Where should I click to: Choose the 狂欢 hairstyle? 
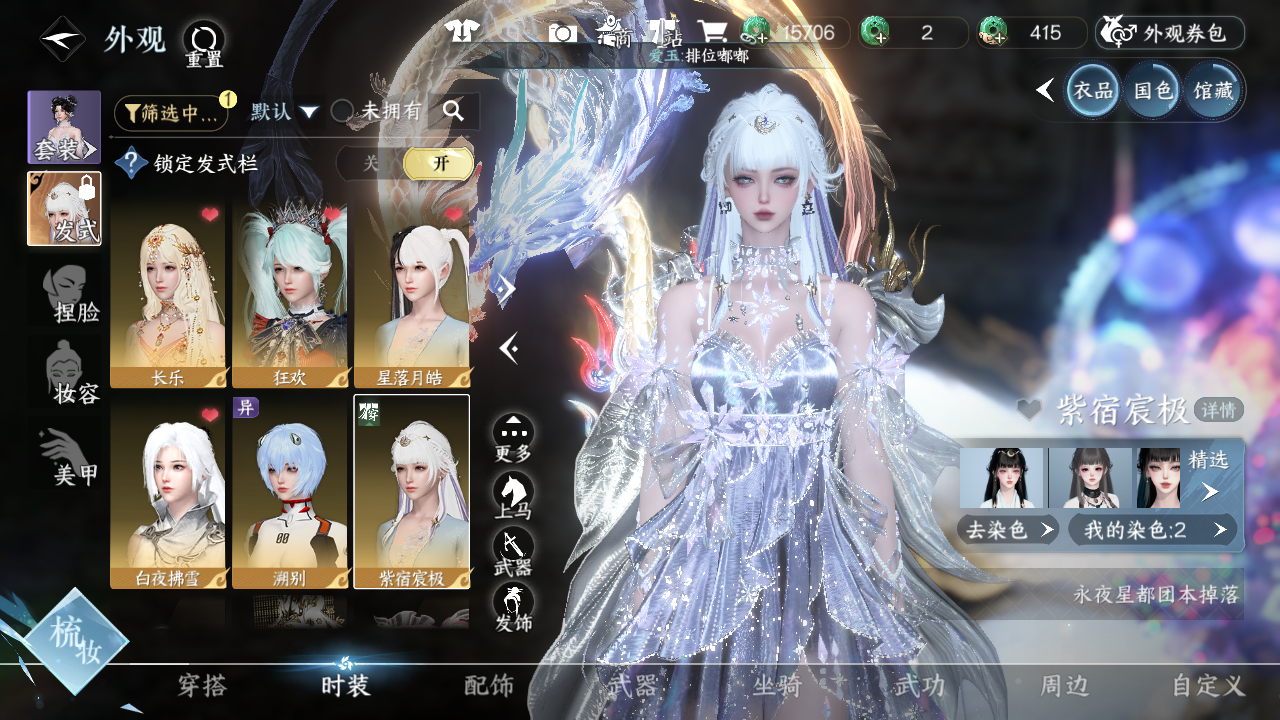coord(290,292)
